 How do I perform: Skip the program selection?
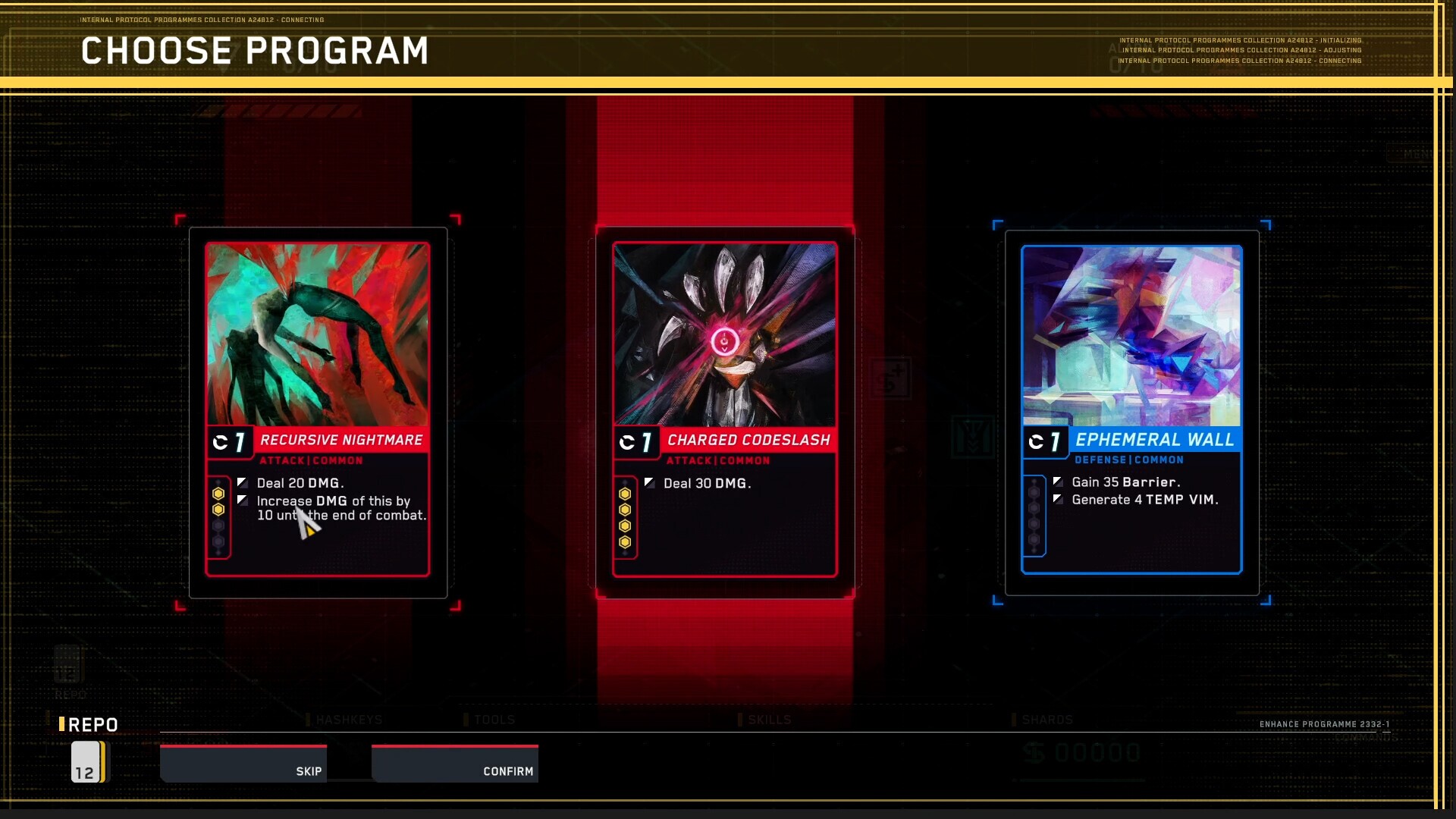(x=308, y=770)
